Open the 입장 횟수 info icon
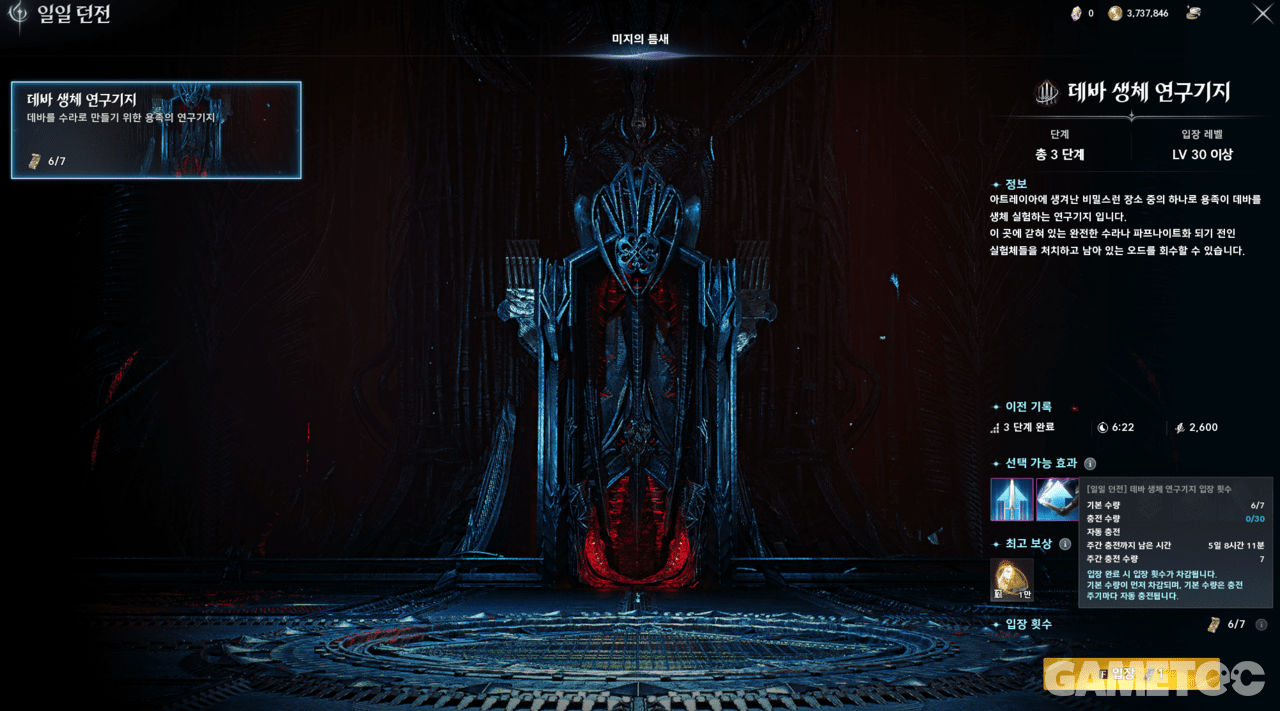The height and width of the screenshot is (711, 1280). point(1261,625)
